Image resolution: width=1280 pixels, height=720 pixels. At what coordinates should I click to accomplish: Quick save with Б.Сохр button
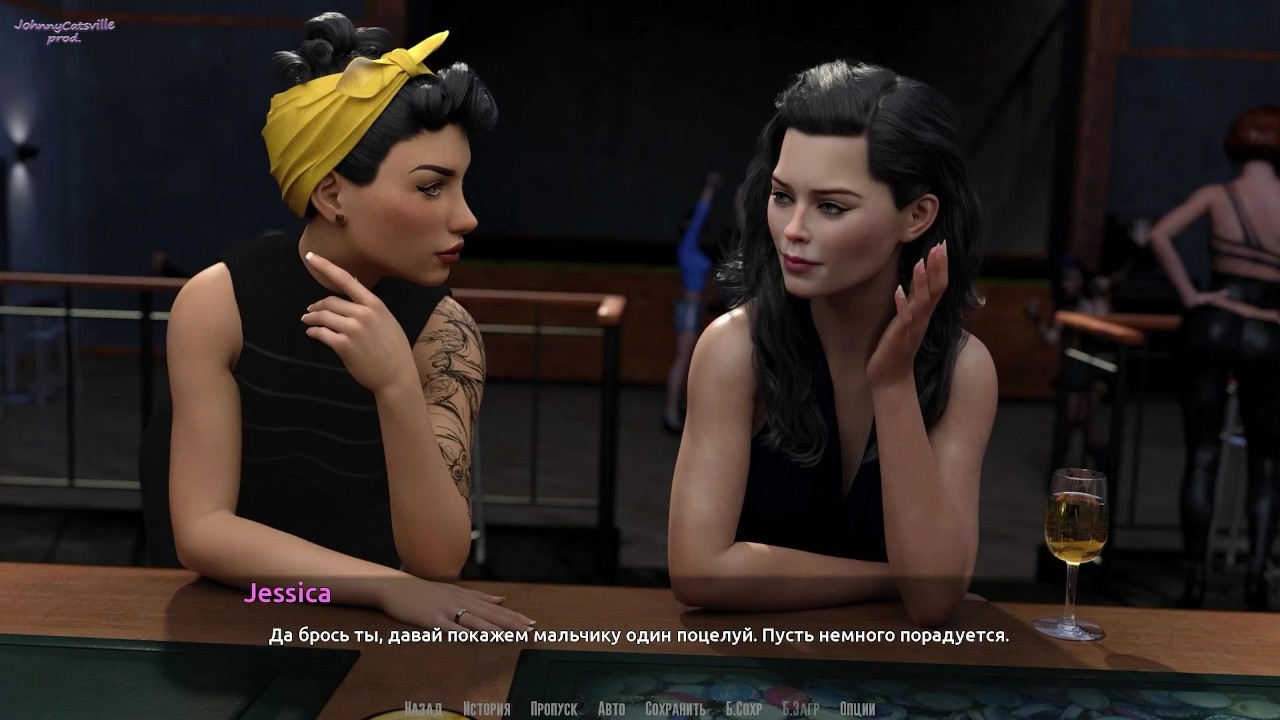744,709
